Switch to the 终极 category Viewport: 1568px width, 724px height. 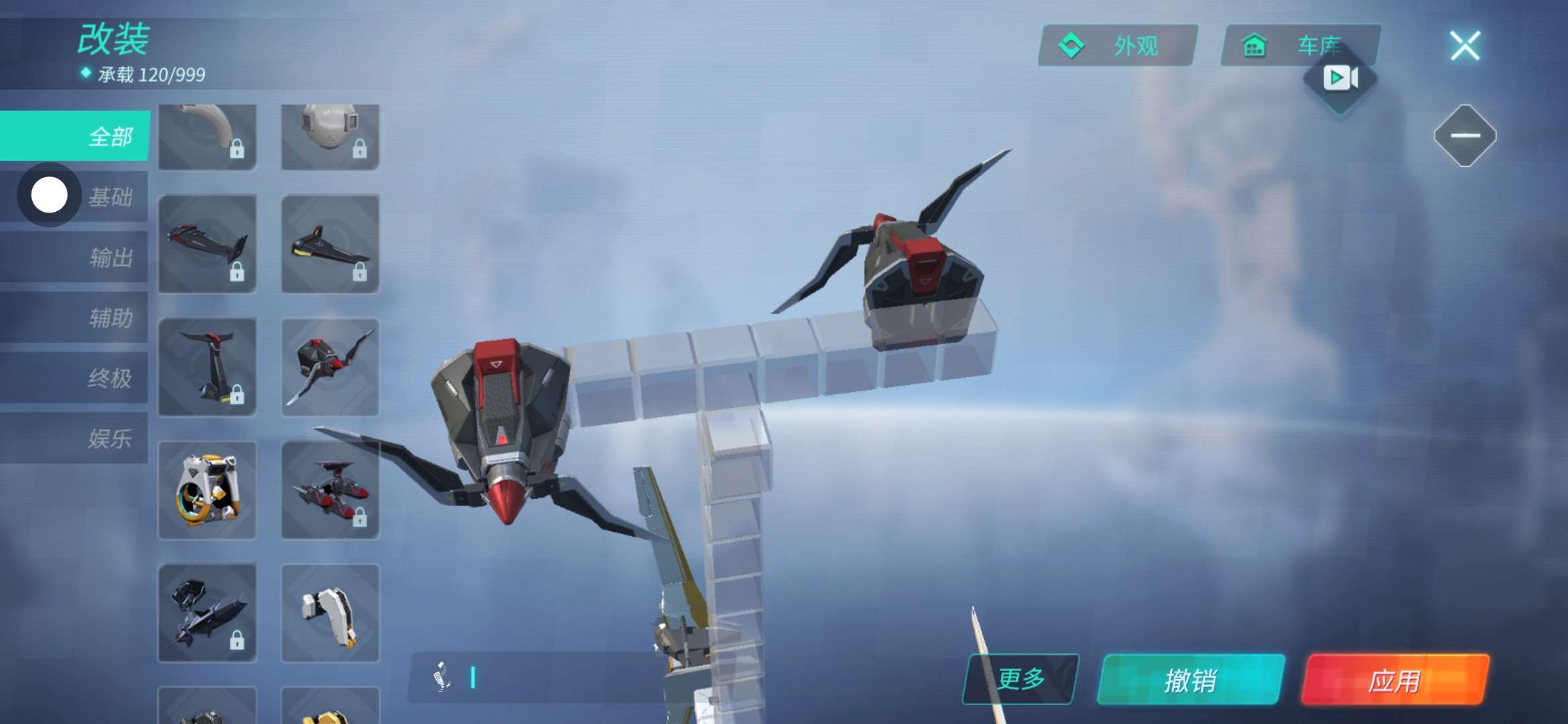[111, 378]
